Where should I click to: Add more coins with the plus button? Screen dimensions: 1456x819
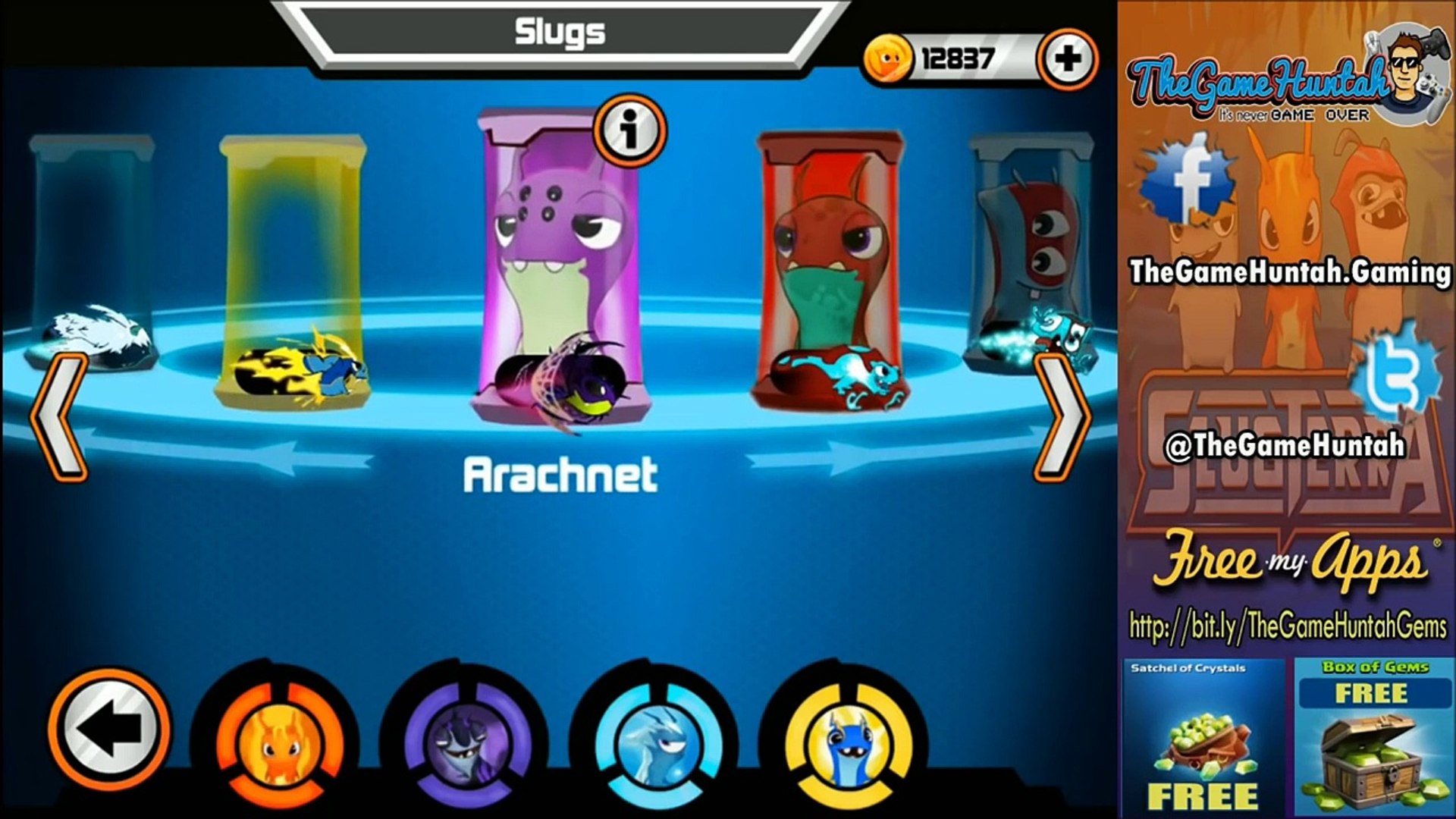click(1067, 58)
